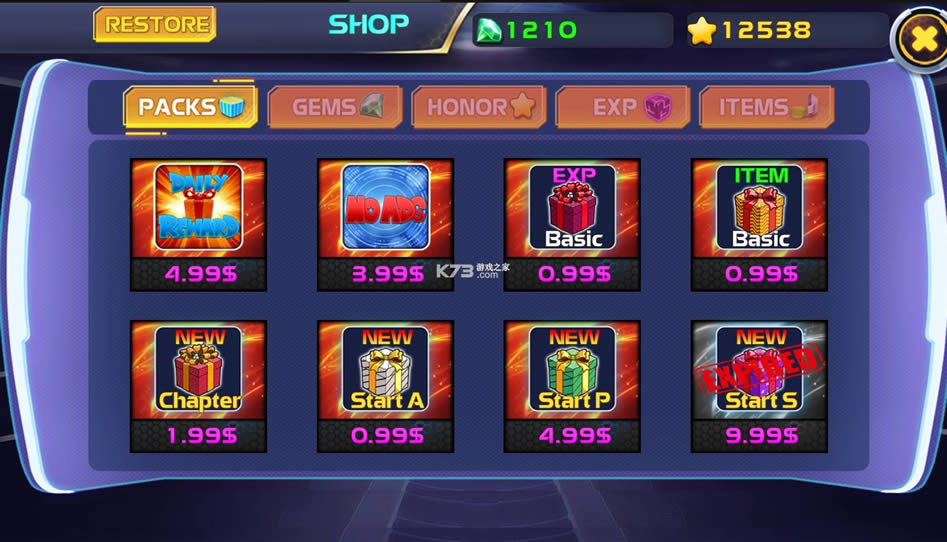Click the Restore purchases button
The height and width of the screenshot is (542, 947).
coord(154,25)
